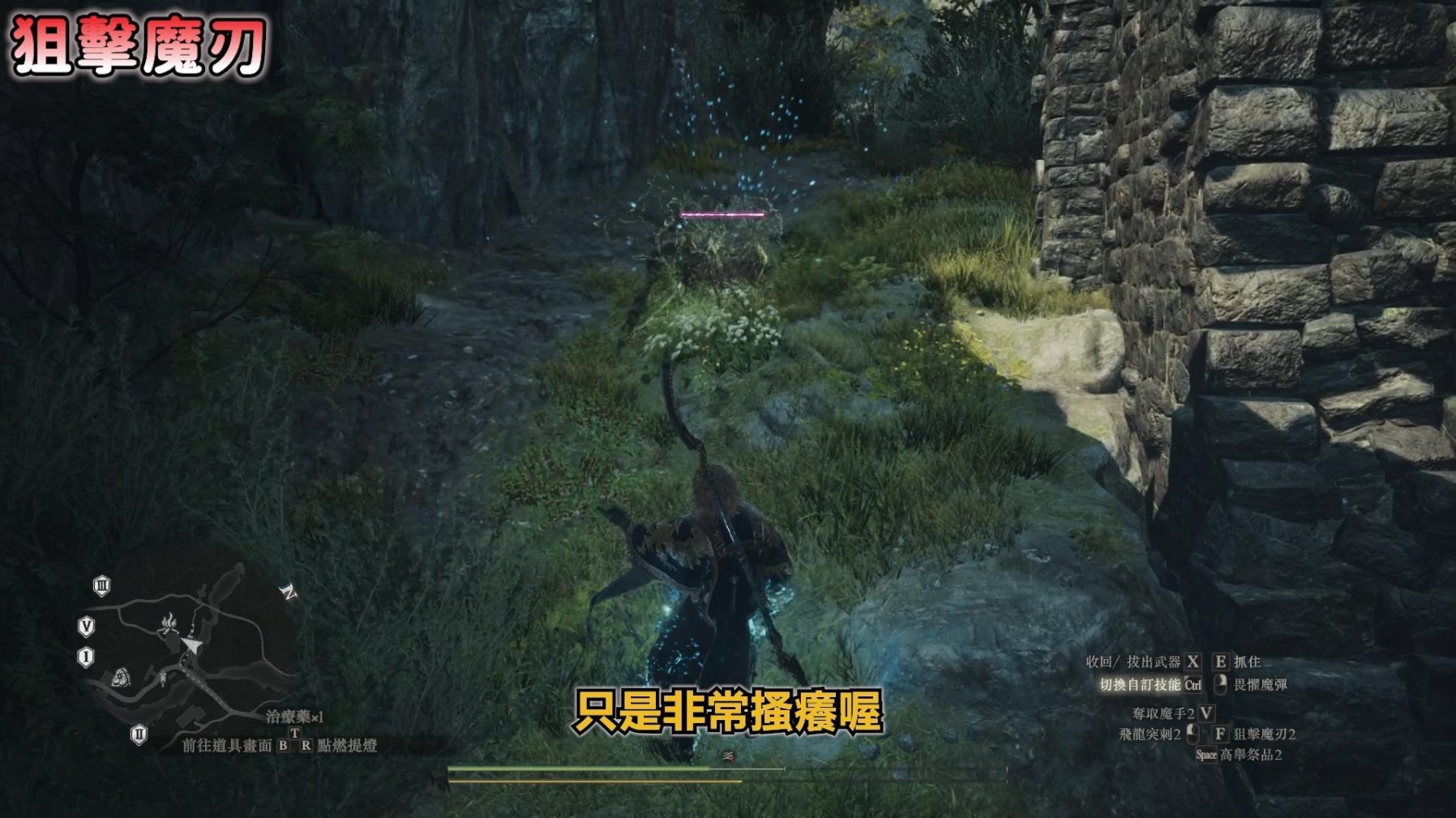Select the north (N) compass marker on minimap
The height and width of the screenshot is (818, 1456).
click(x=289, y=591)
